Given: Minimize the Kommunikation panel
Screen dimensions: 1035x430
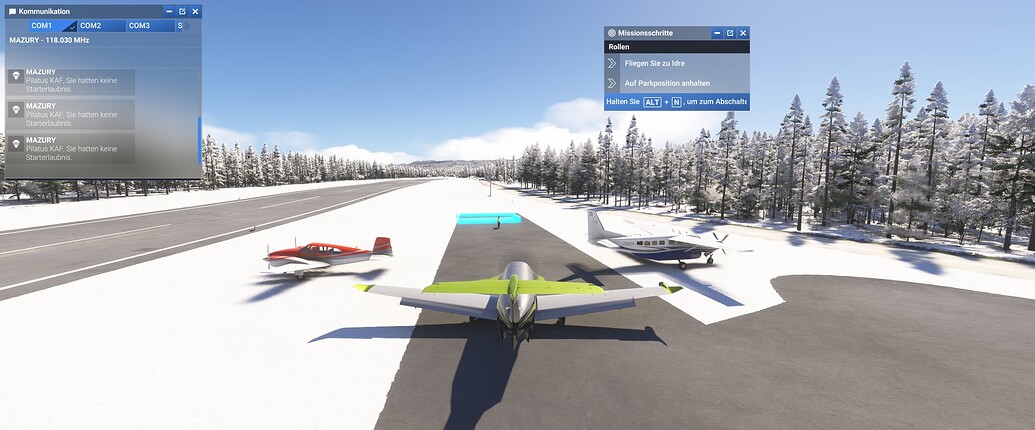Looking at the screenshot, I should [x=169, y=11].
